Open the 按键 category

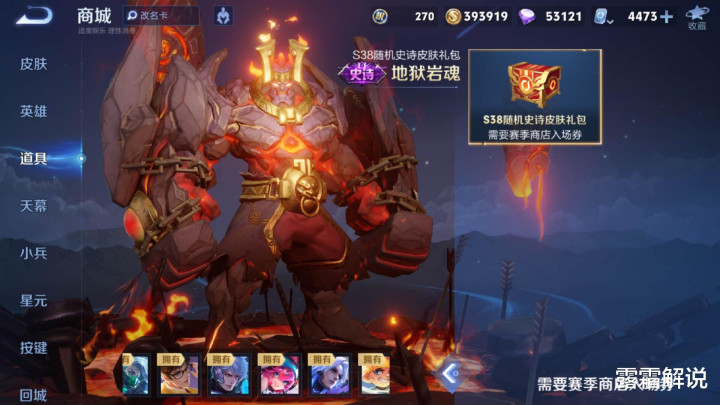click(x=33, y=347)
